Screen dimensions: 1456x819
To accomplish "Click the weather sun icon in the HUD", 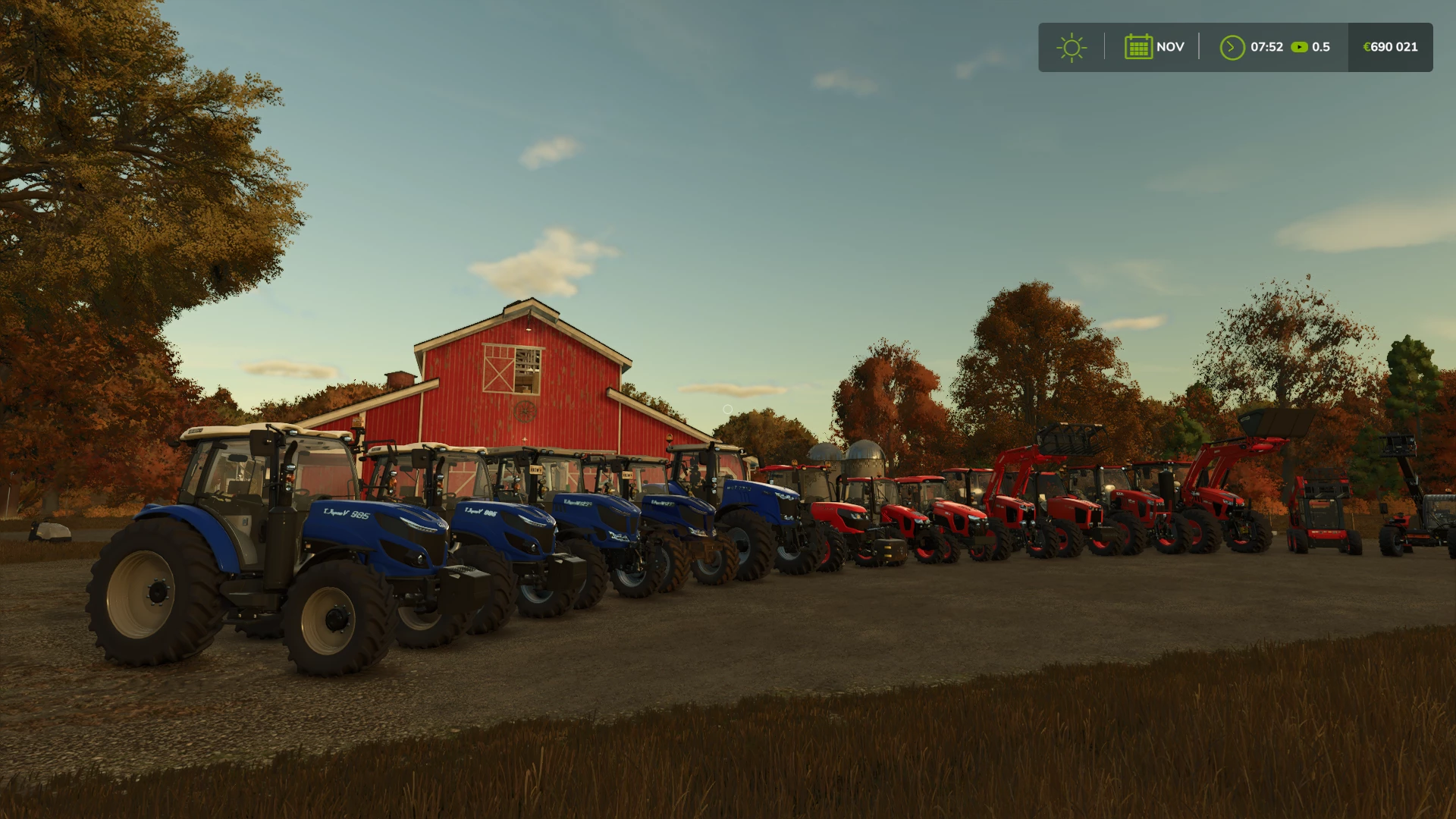I will (1072, 47).
